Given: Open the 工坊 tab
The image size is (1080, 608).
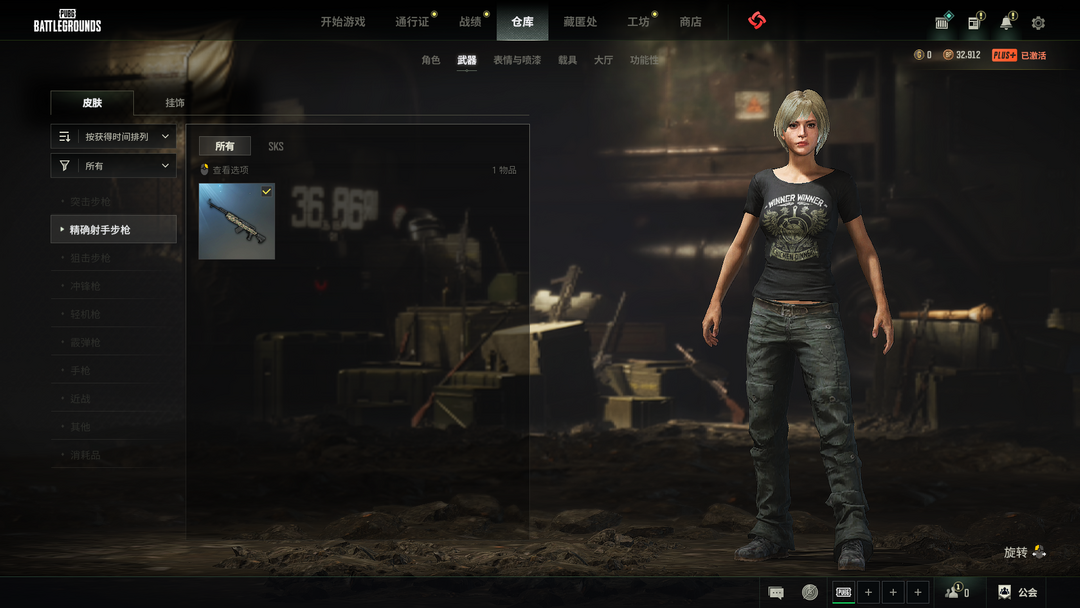Looking at the screenshot, I should 638,22.
